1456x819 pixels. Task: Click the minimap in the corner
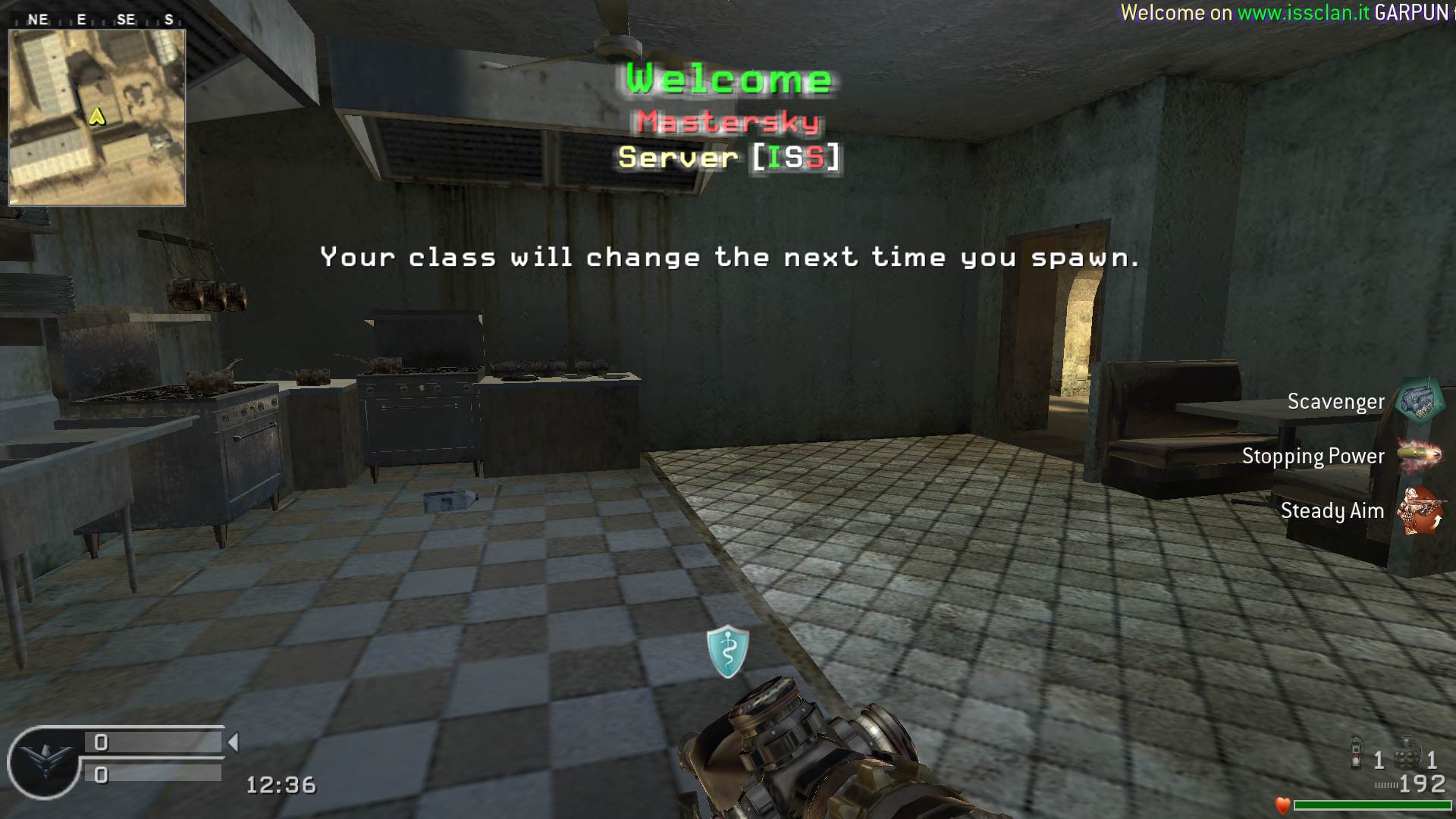(x=97, y=118)
